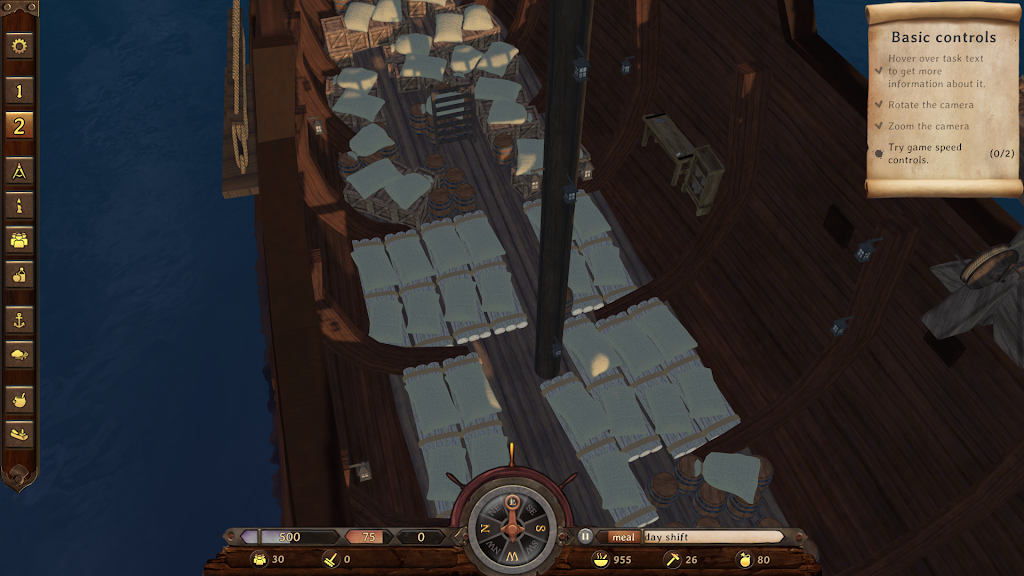Open the fish icon panel
The width and height of the screenshot is (1024, 576).
[x=20, y=354]
